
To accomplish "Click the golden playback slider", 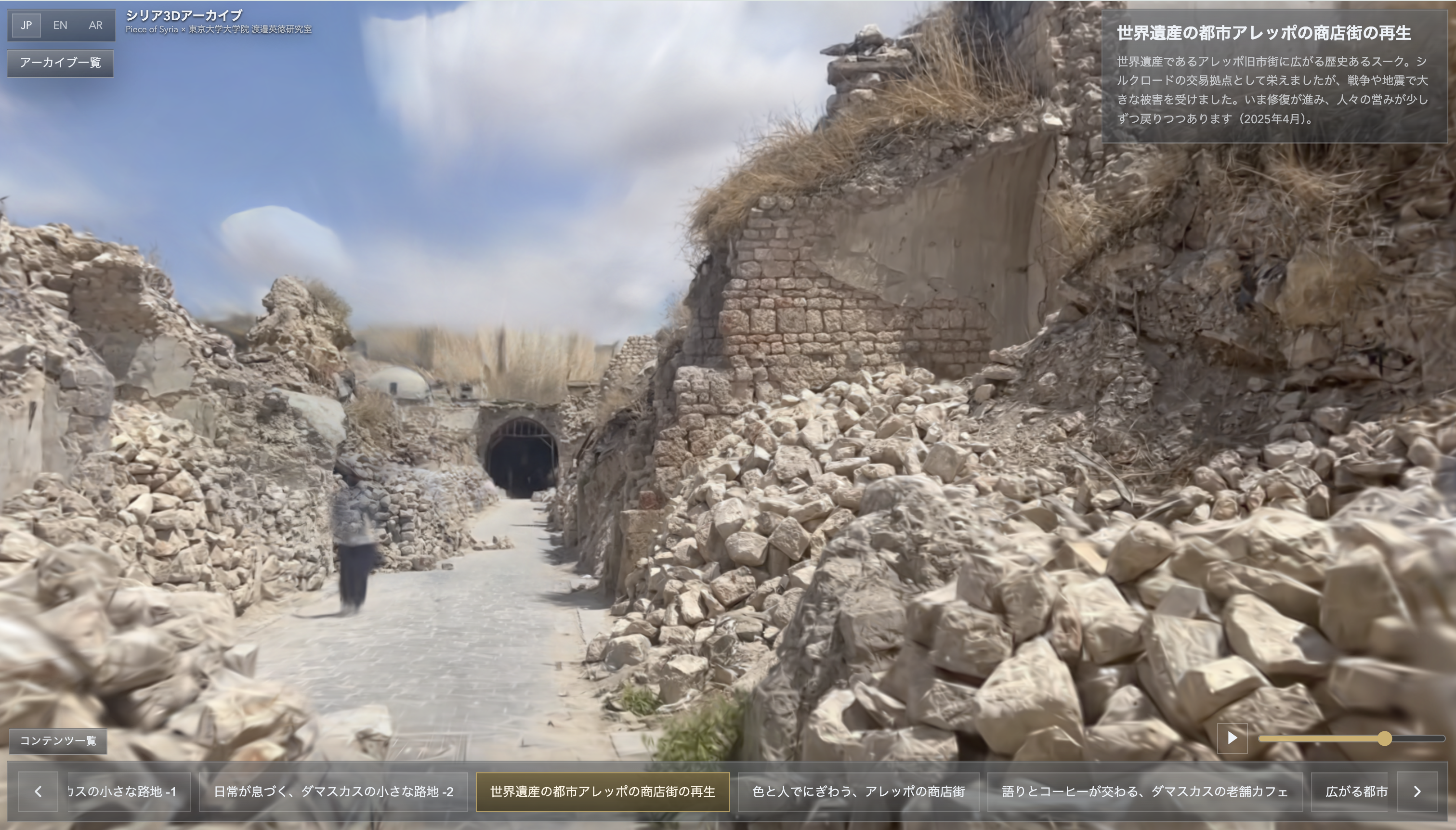I will (x=1384, y=739).
